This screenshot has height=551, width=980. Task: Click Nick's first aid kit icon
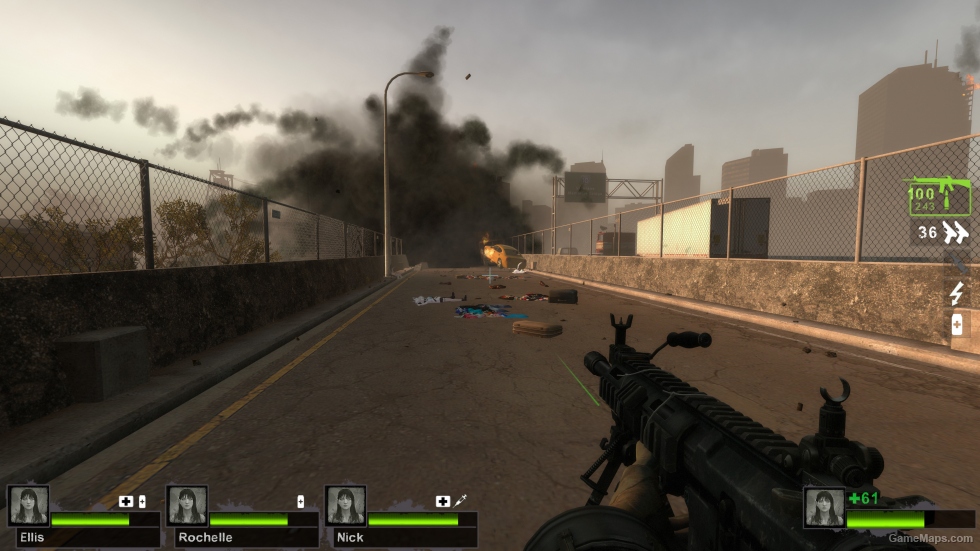click(442, 501)
